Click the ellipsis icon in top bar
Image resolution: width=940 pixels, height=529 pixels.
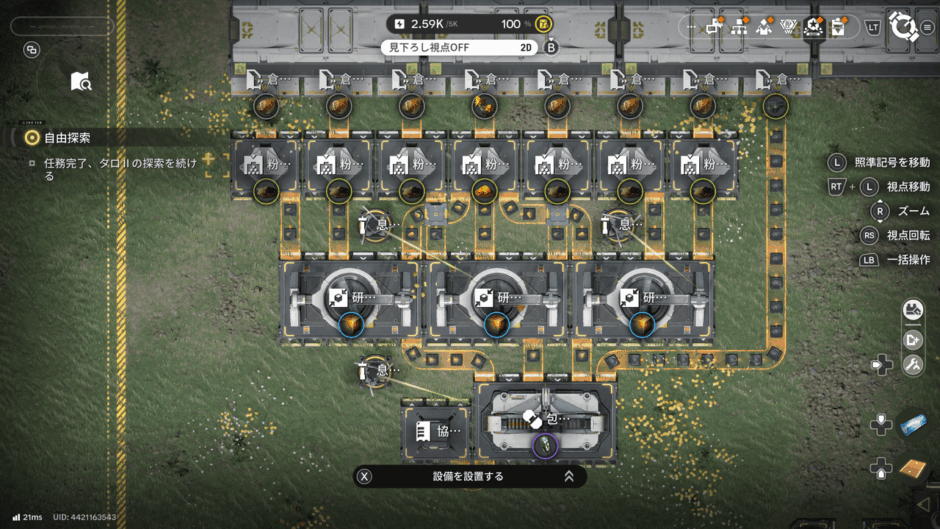(x=691, y=27)
